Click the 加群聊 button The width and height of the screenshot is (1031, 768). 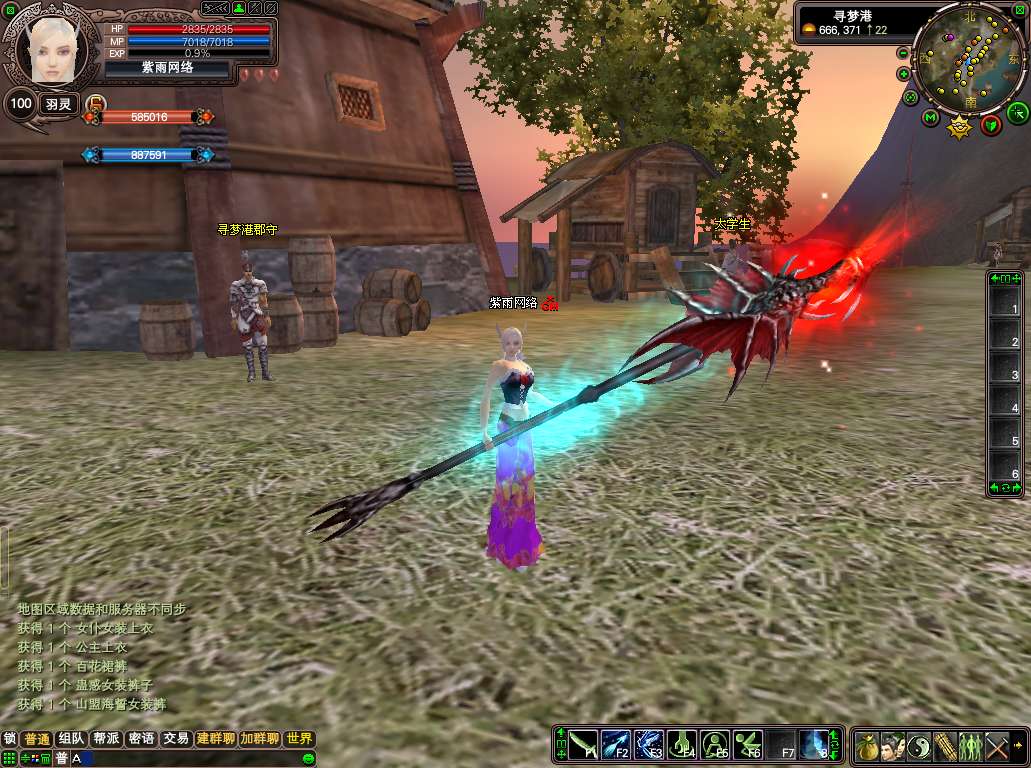coord(259,739)
